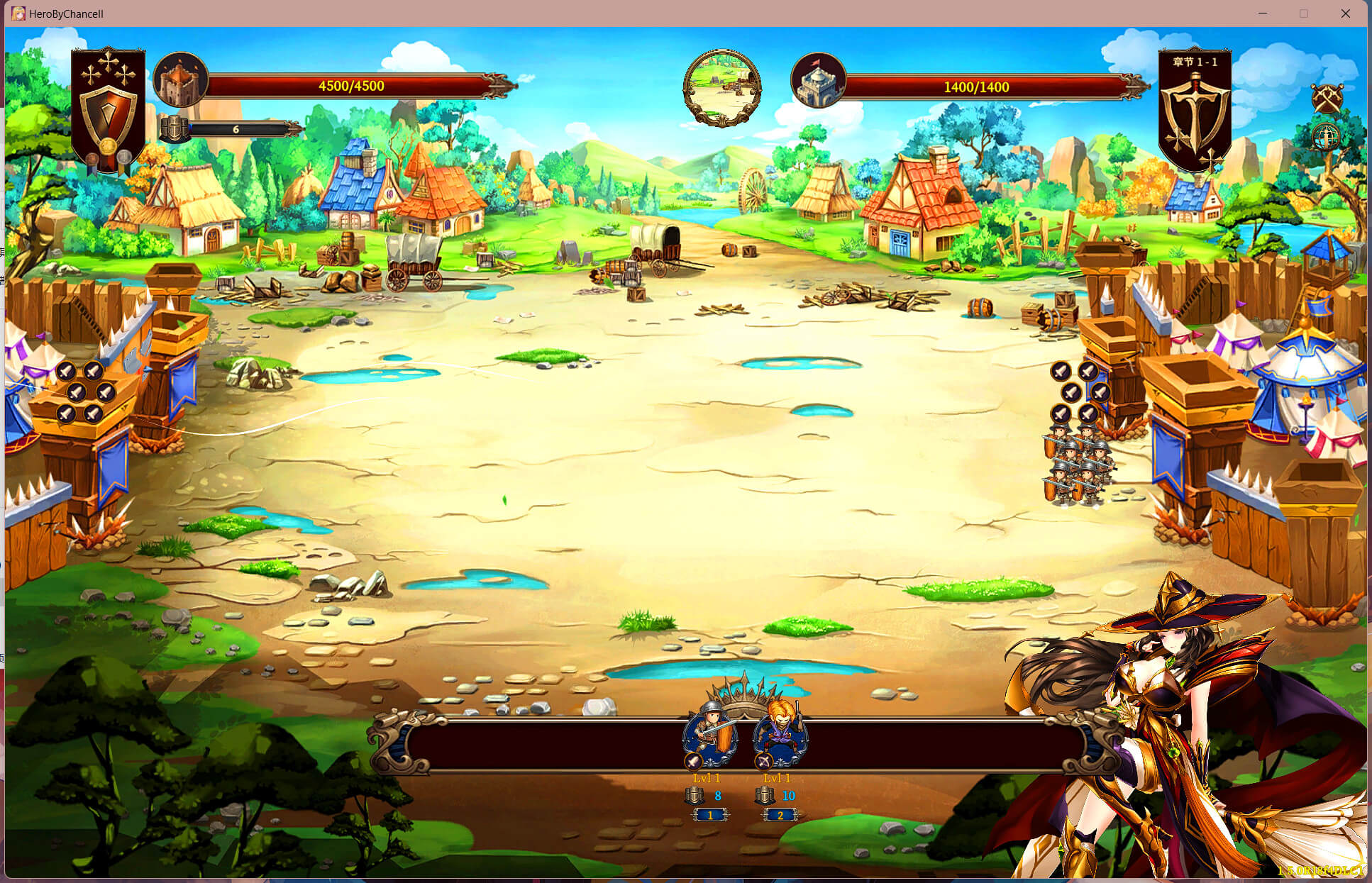1372x883 pixels.
Task: Close the HeroByChance window
Action: [x=1345, y=13]
